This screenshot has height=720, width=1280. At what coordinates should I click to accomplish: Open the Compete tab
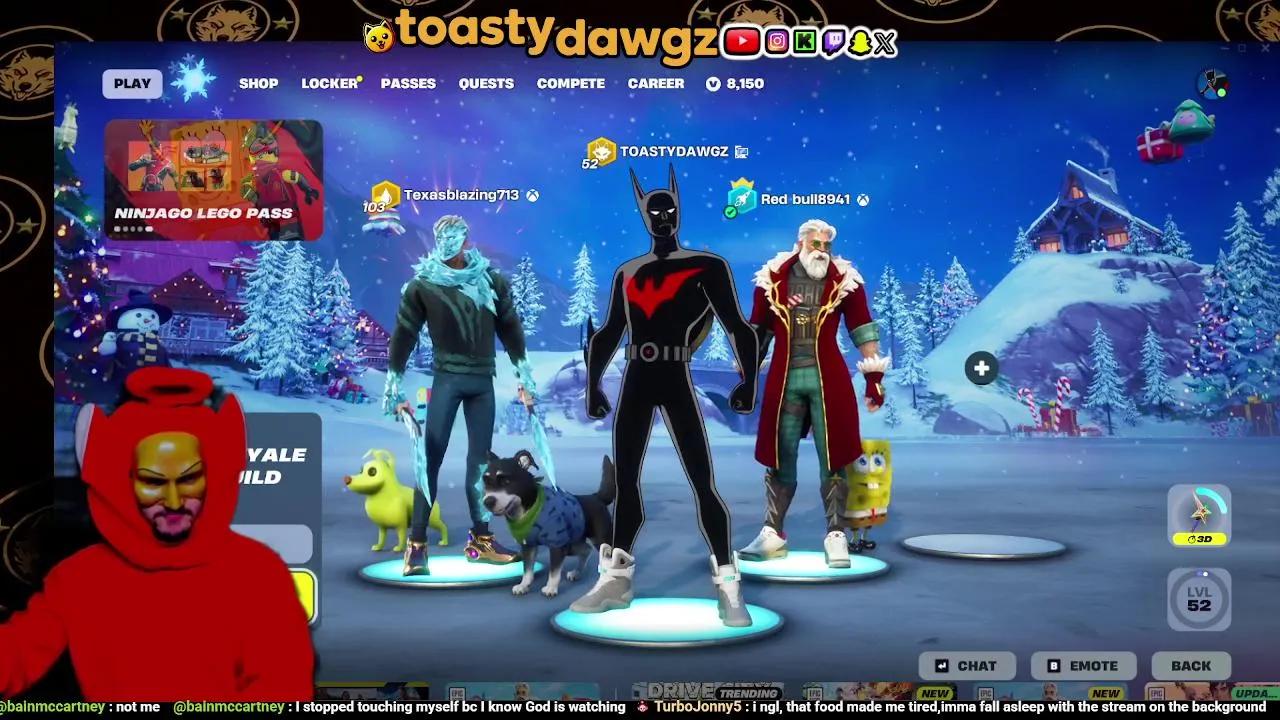(570, 84)
